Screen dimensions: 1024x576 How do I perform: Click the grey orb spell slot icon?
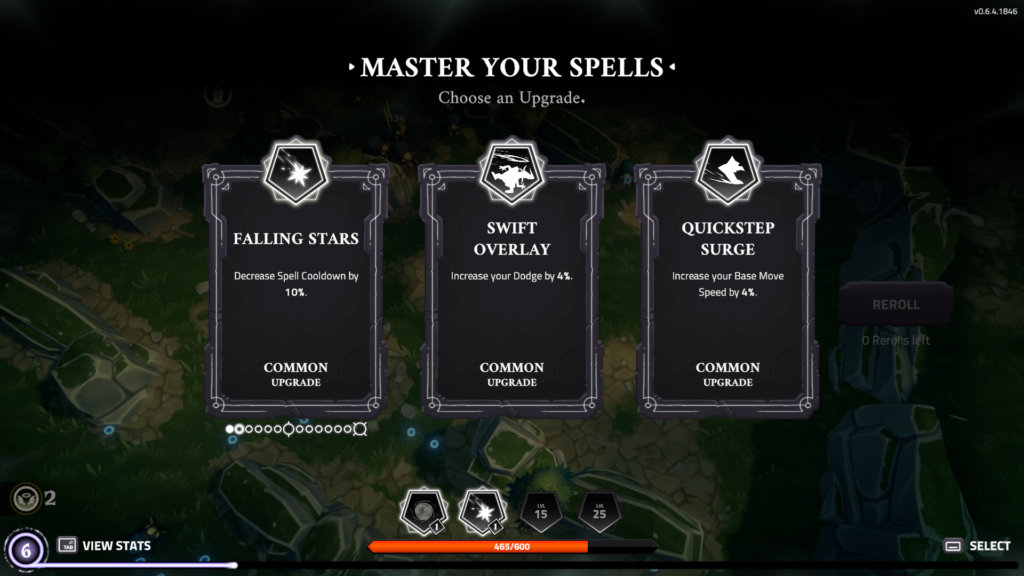(x=421, y=511)
